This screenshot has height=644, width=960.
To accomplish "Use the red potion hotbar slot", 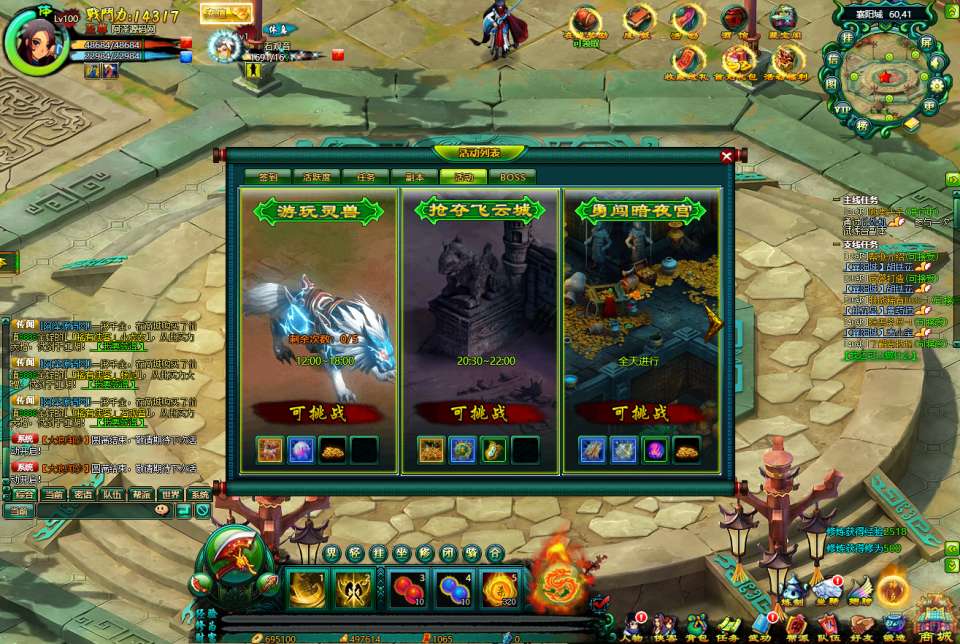I will [x=406, y=588].
